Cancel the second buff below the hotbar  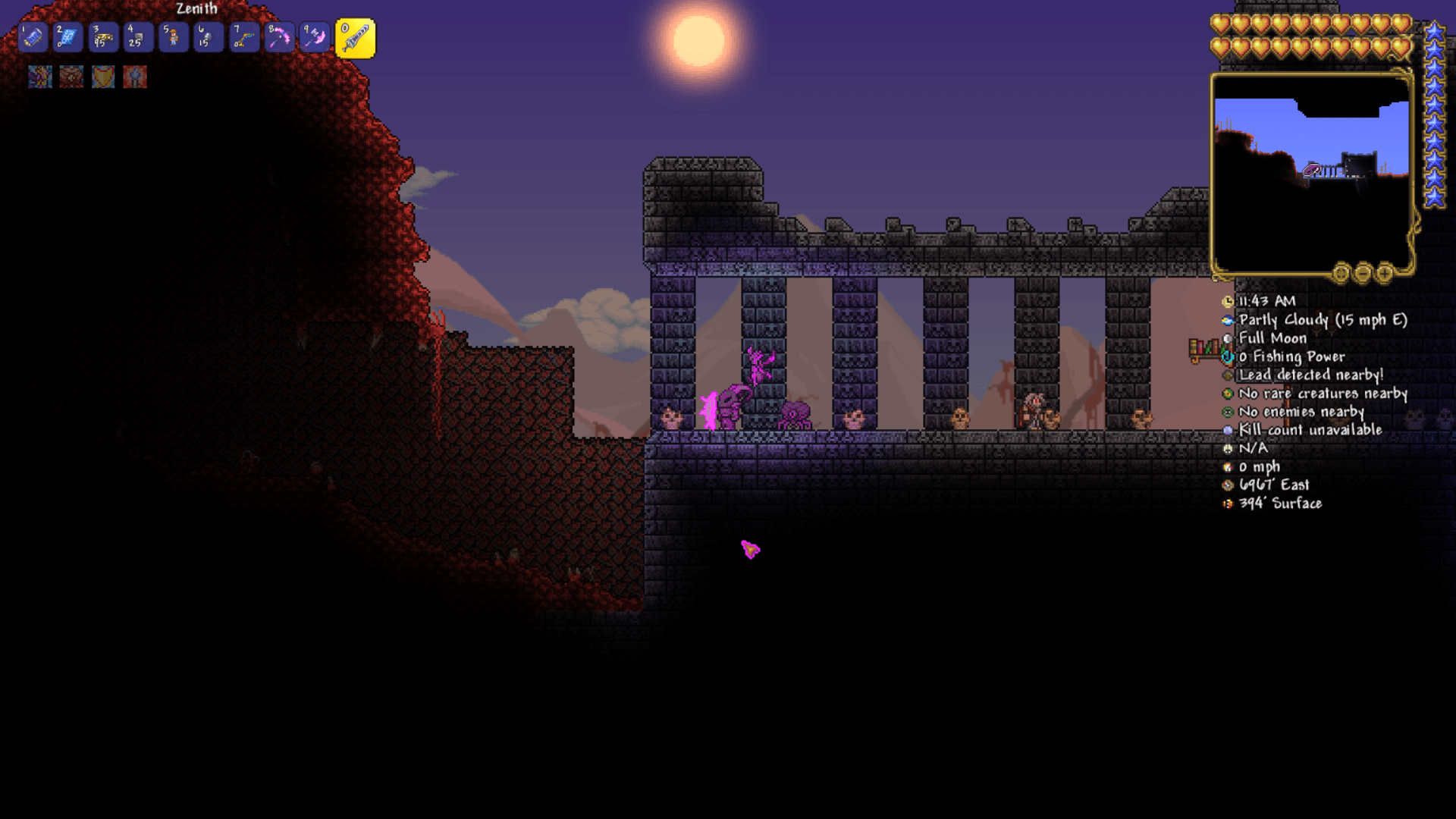pos(71,77)
